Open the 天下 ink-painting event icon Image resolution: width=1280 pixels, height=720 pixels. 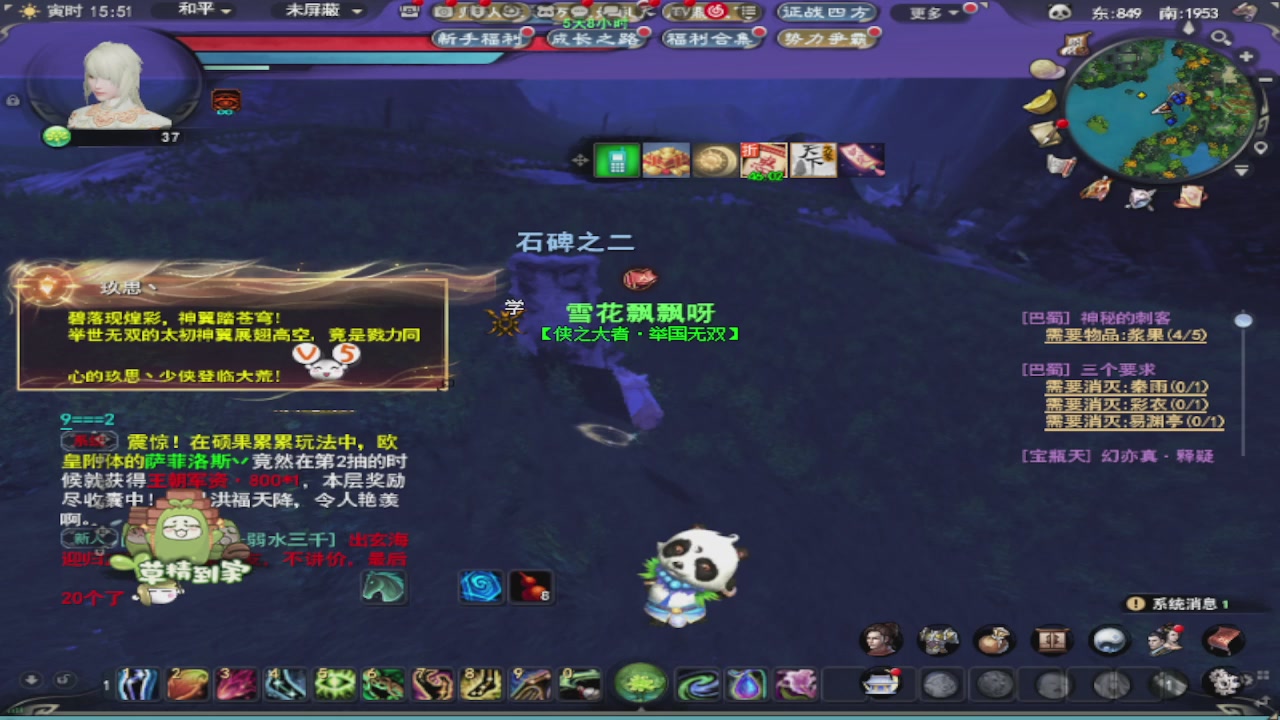pyautogui.click(x=812, y=160)
